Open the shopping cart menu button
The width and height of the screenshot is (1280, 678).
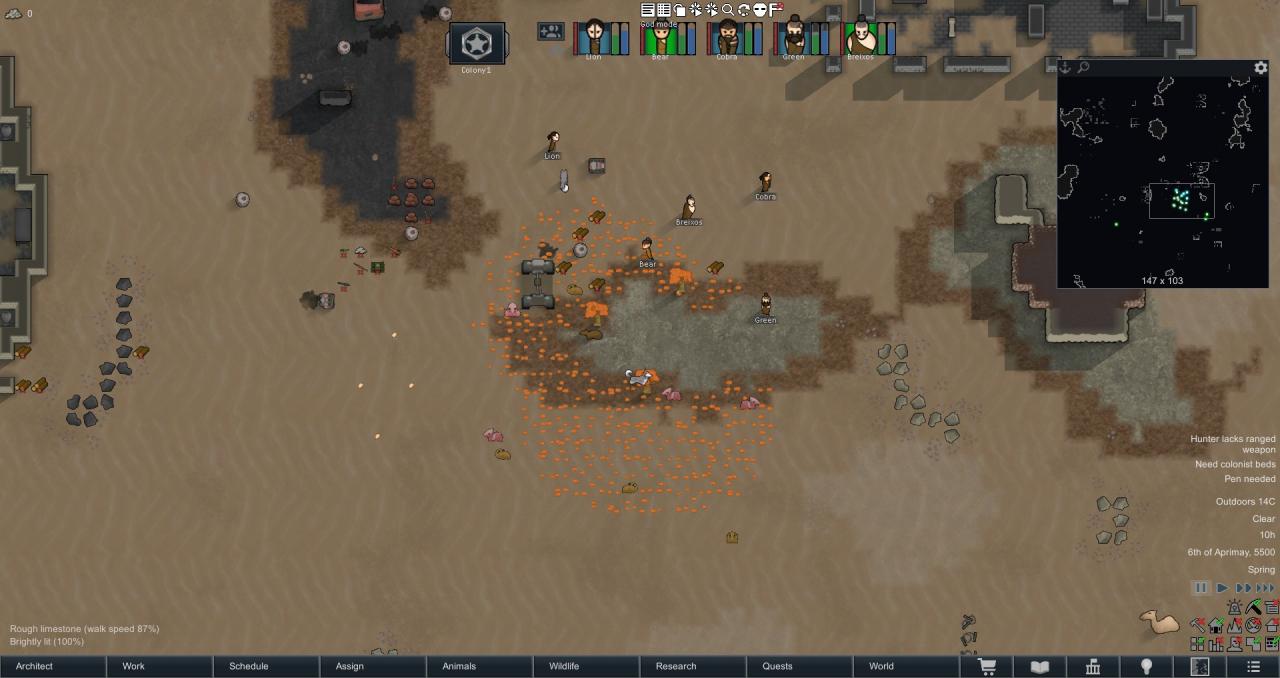point(986,667)
